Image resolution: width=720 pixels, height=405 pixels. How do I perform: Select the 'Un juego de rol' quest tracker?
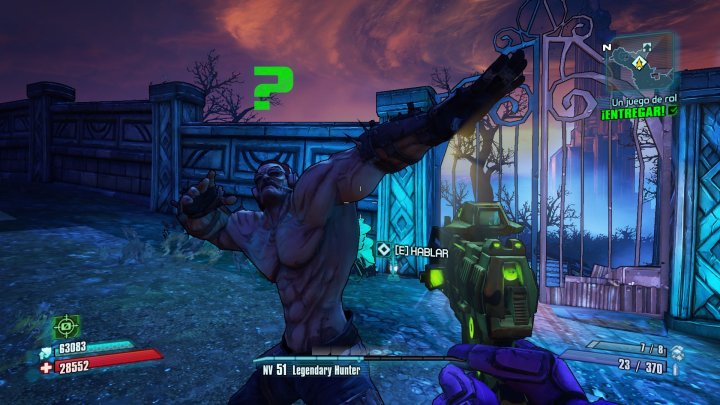click(x=640, y=103)
